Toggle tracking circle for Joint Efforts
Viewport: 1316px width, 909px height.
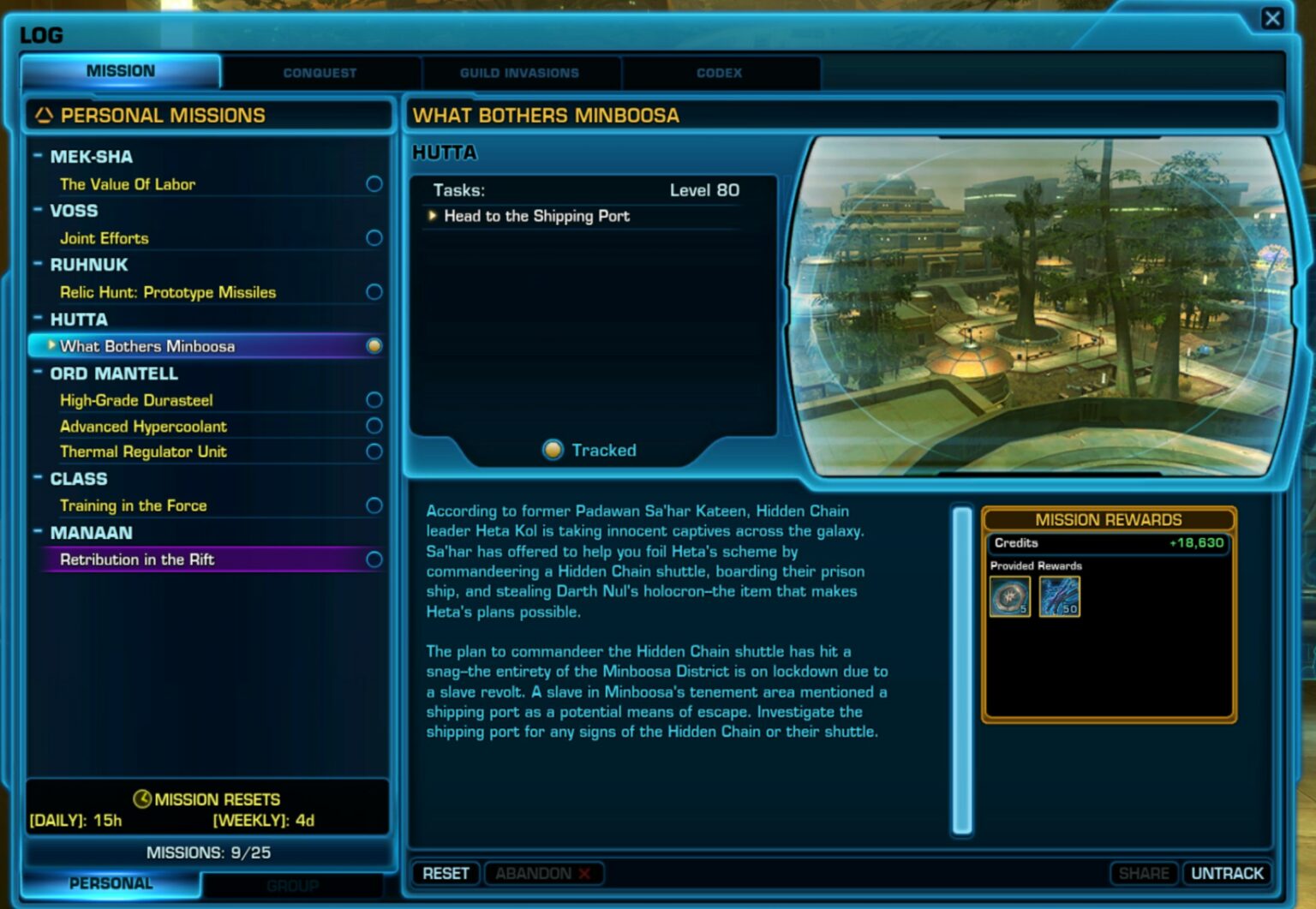coord(374,238)
